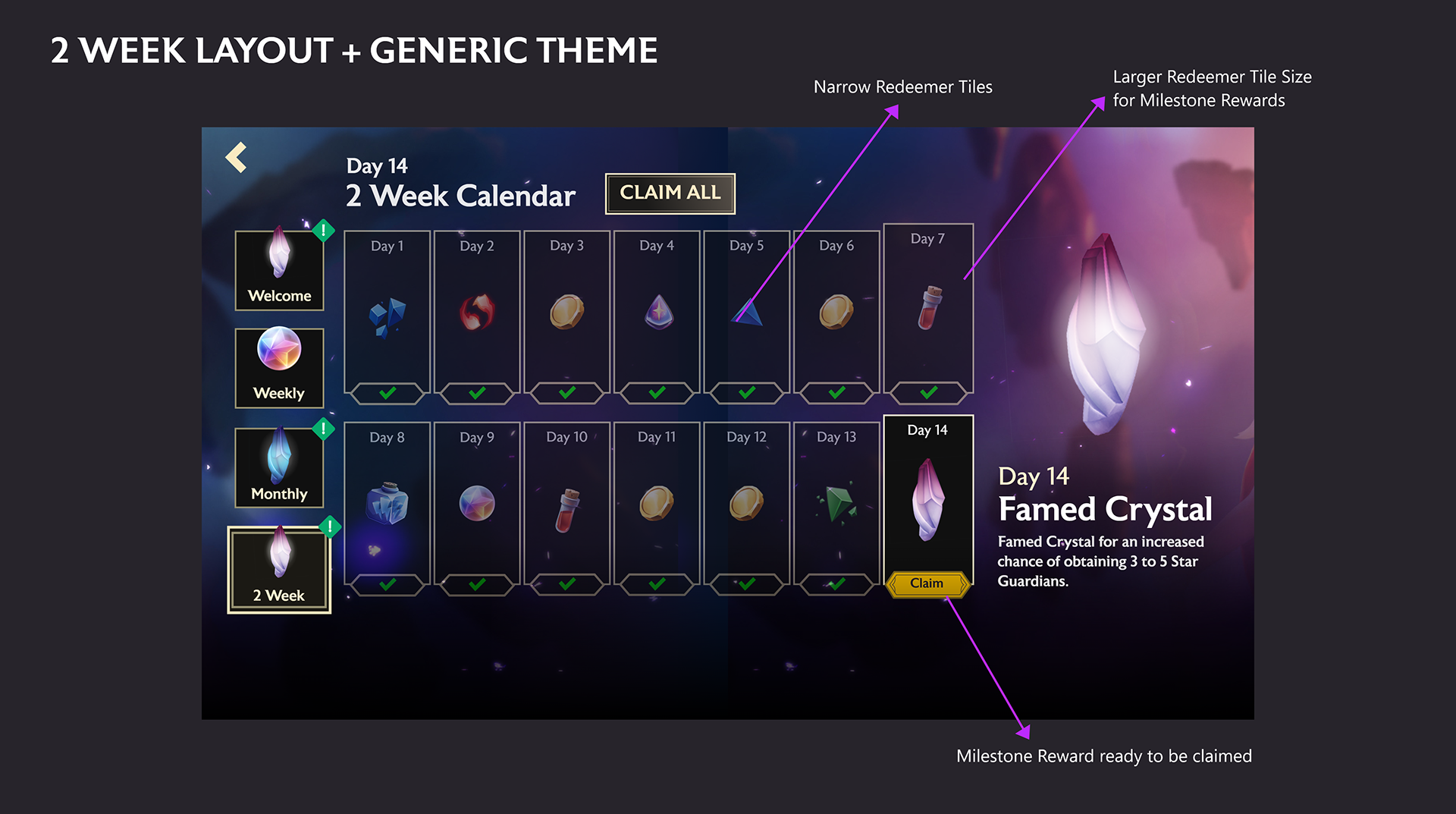Click the green checkmark under Day 5
Viewport: 1456px width, 814px height.
pyautogui.click(x=745, y=393)
